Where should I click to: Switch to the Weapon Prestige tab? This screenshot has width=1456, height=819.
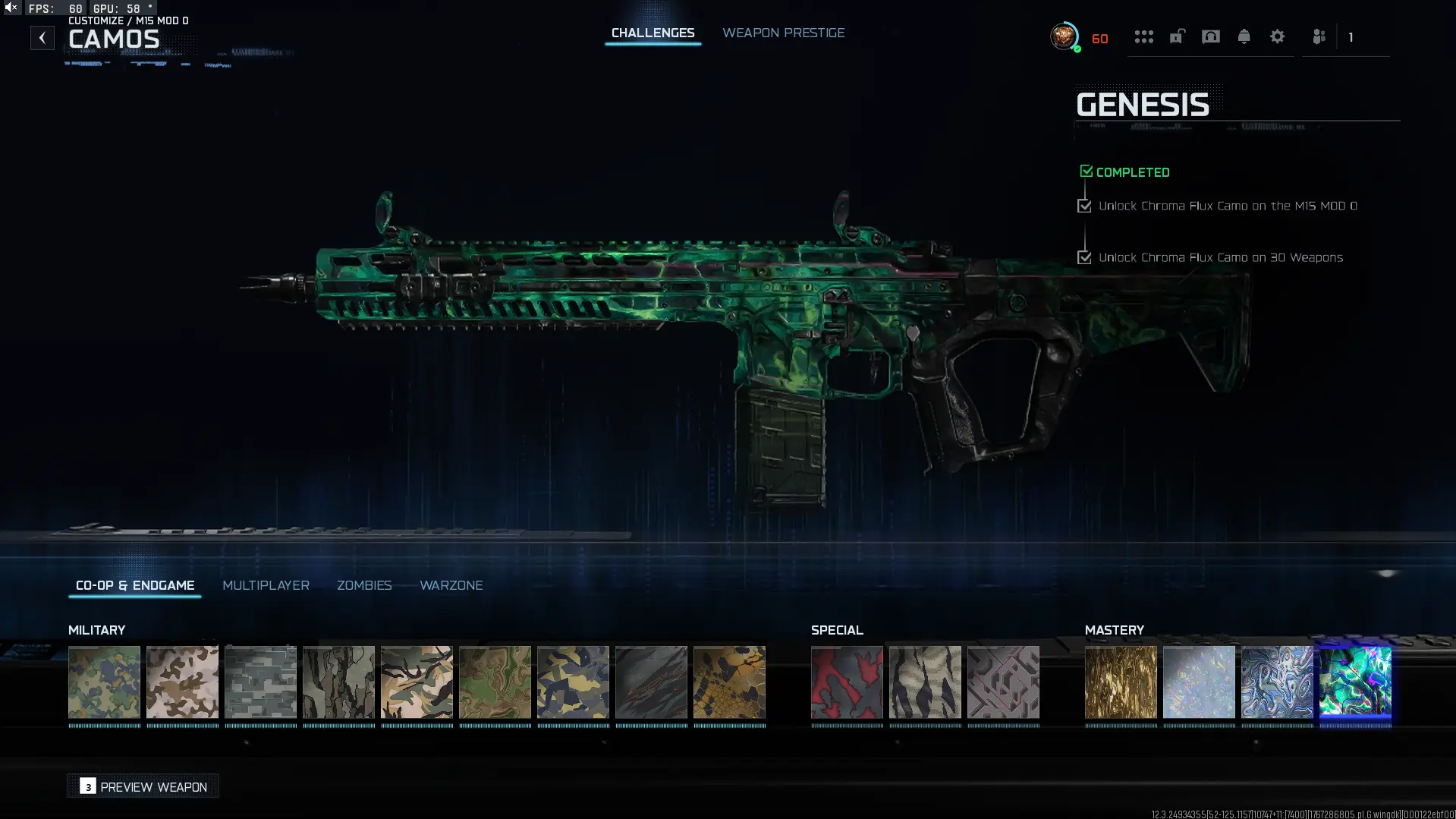tap(783, 33)
